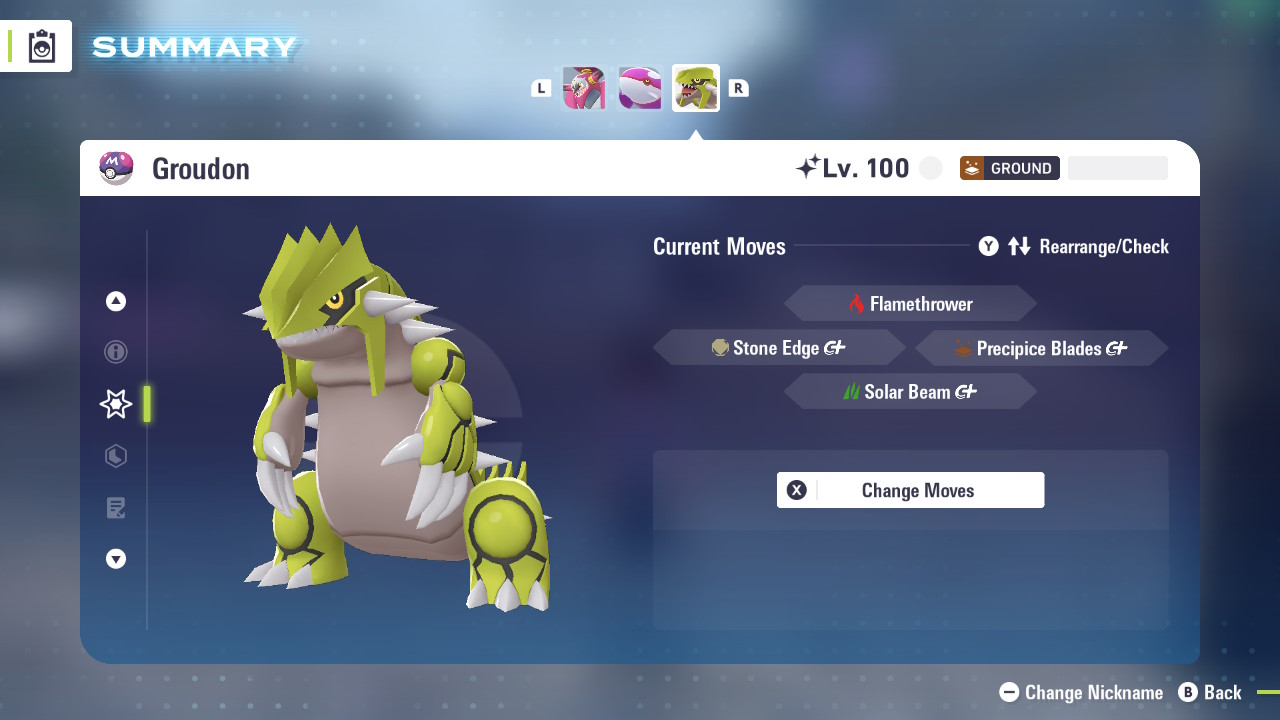Screen dimensions: 1280x720
Task: Click the Change Moves button
Action: tap(910, 490)
